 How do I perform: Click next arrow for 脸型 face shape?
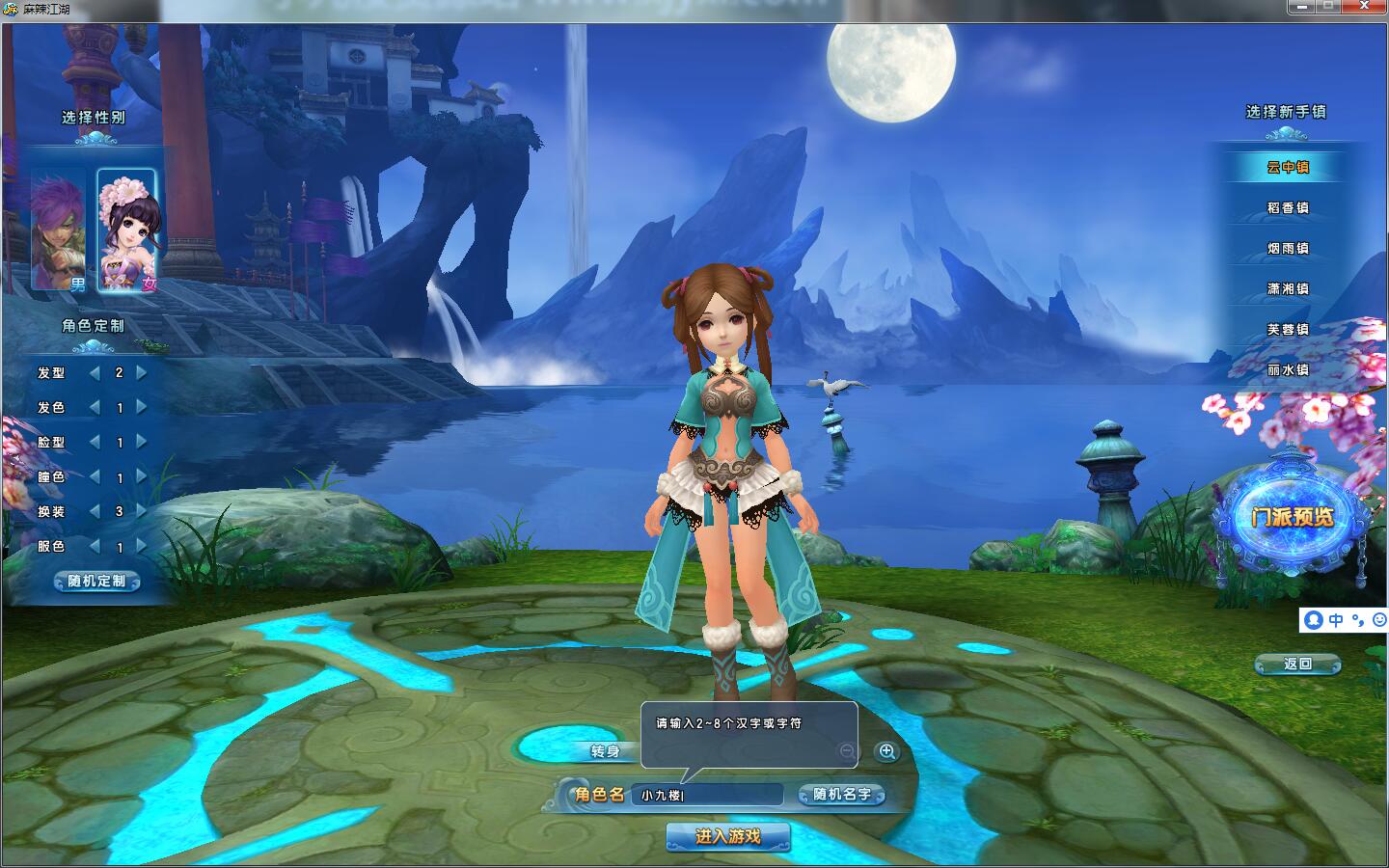[x=143, y=442]
